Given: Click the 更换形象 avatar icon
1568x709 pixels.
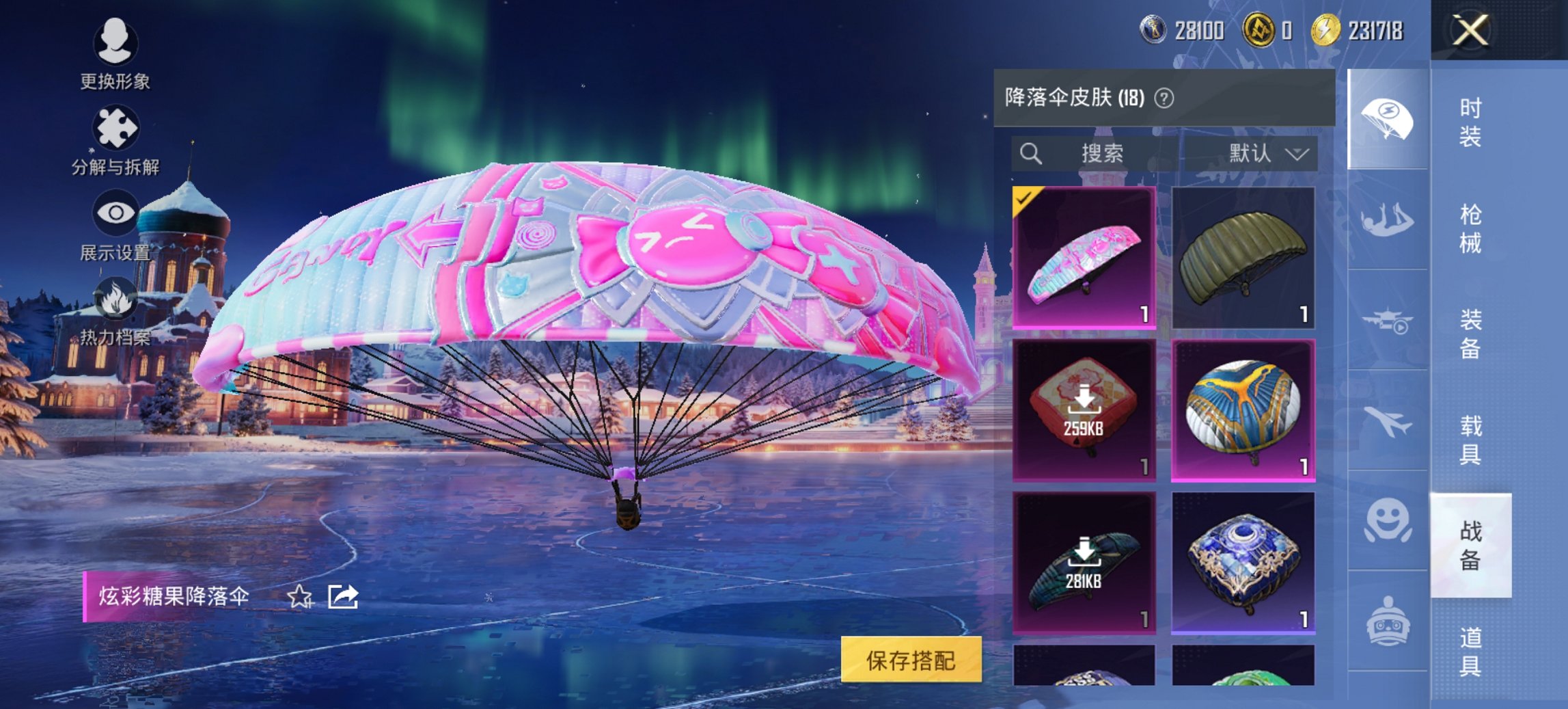Looking at the screenshot, I should pyautogui.click(x=116, y=44).
